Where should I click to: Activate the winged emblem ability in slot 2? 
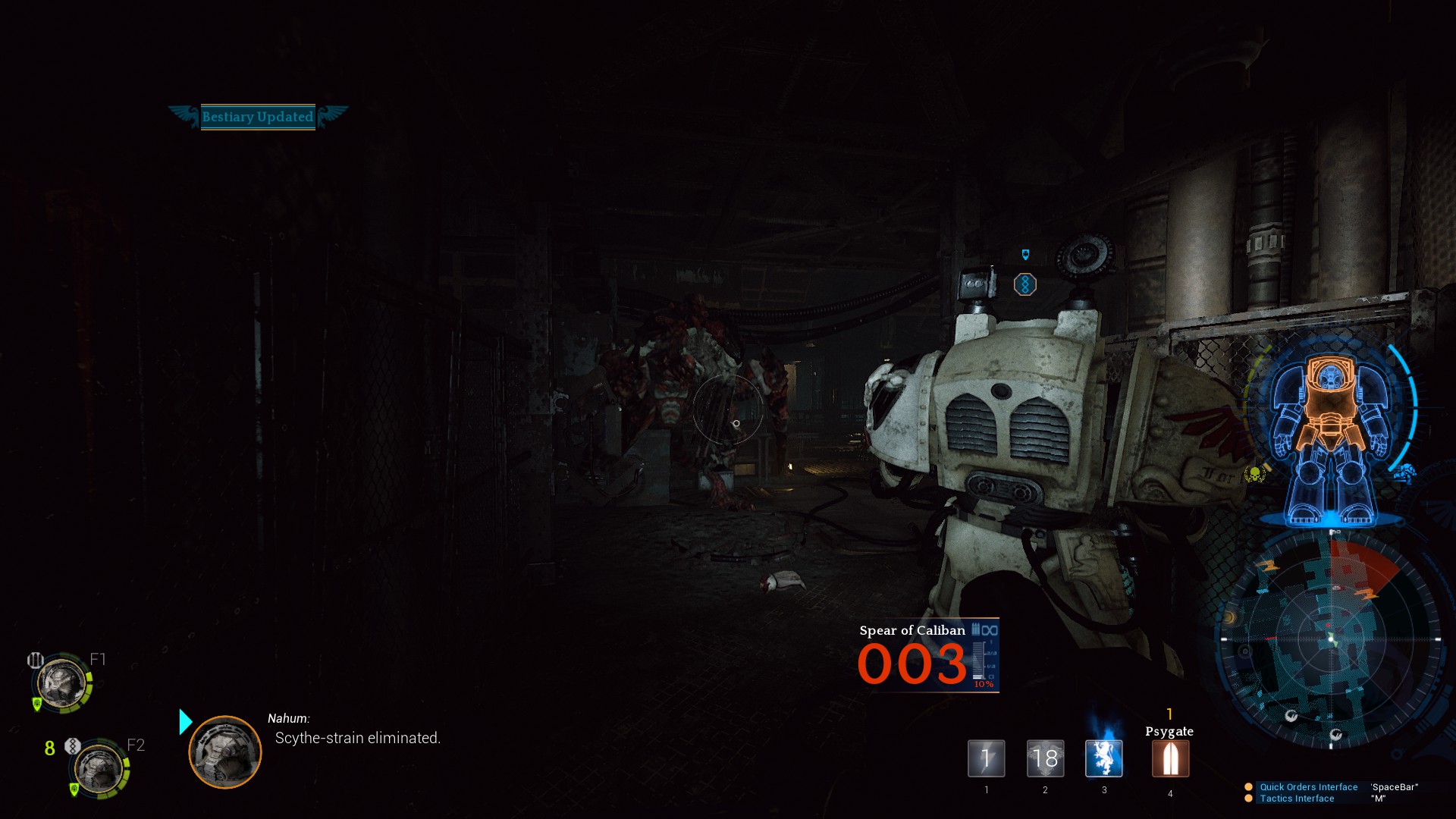coord(1045,758)
